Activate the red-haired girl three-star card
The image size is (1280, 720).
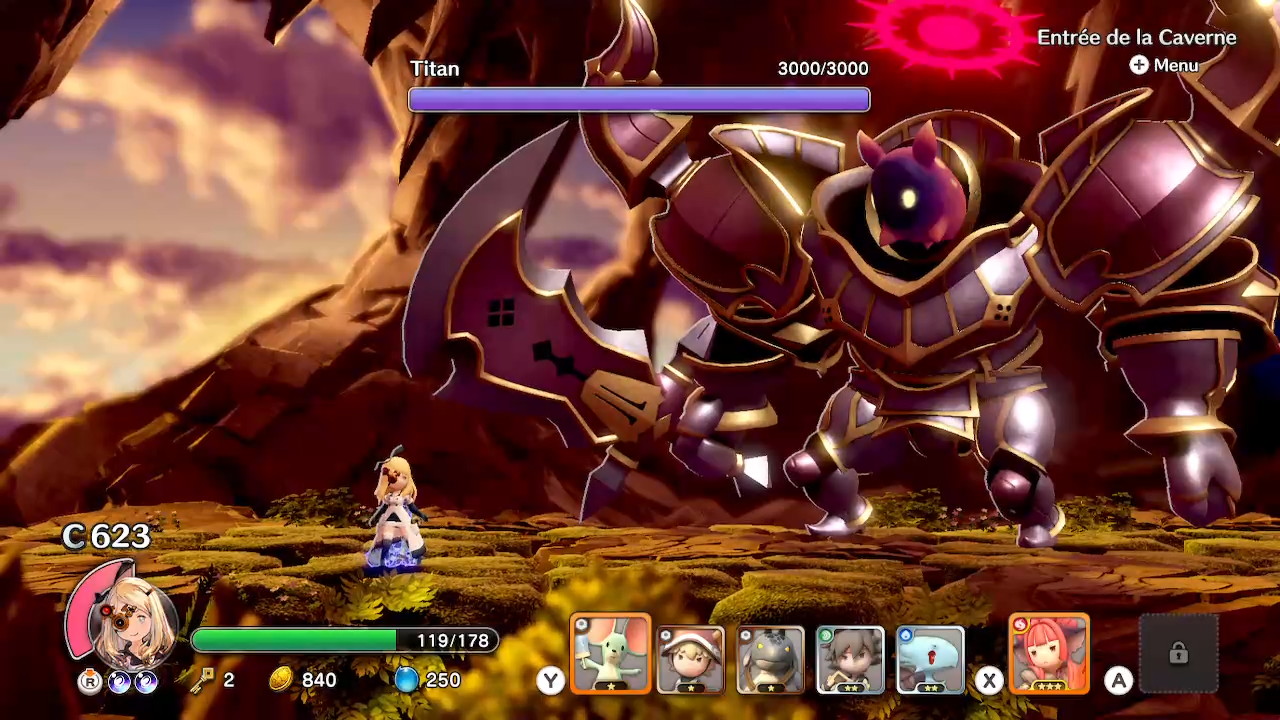(x=1049, y=655)
